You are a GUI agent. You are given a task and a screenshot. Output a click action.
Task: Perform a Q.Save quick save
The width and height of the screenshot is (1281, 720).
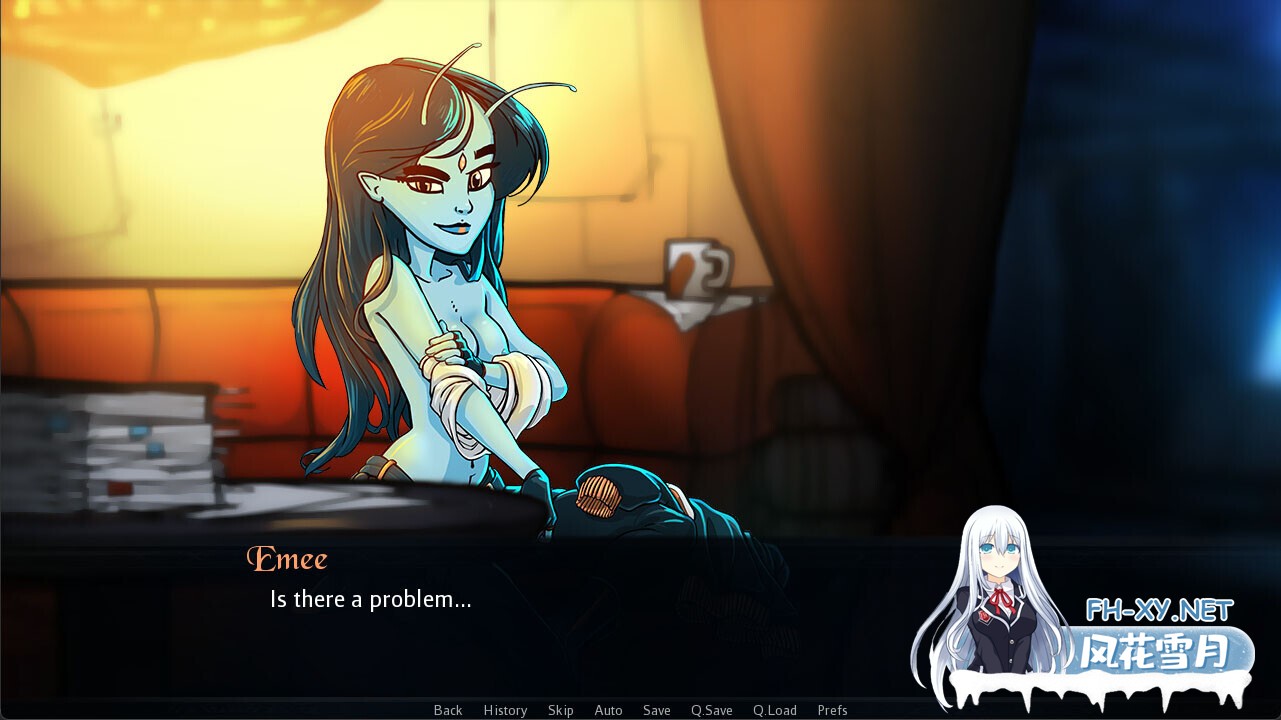click(711, 710)
